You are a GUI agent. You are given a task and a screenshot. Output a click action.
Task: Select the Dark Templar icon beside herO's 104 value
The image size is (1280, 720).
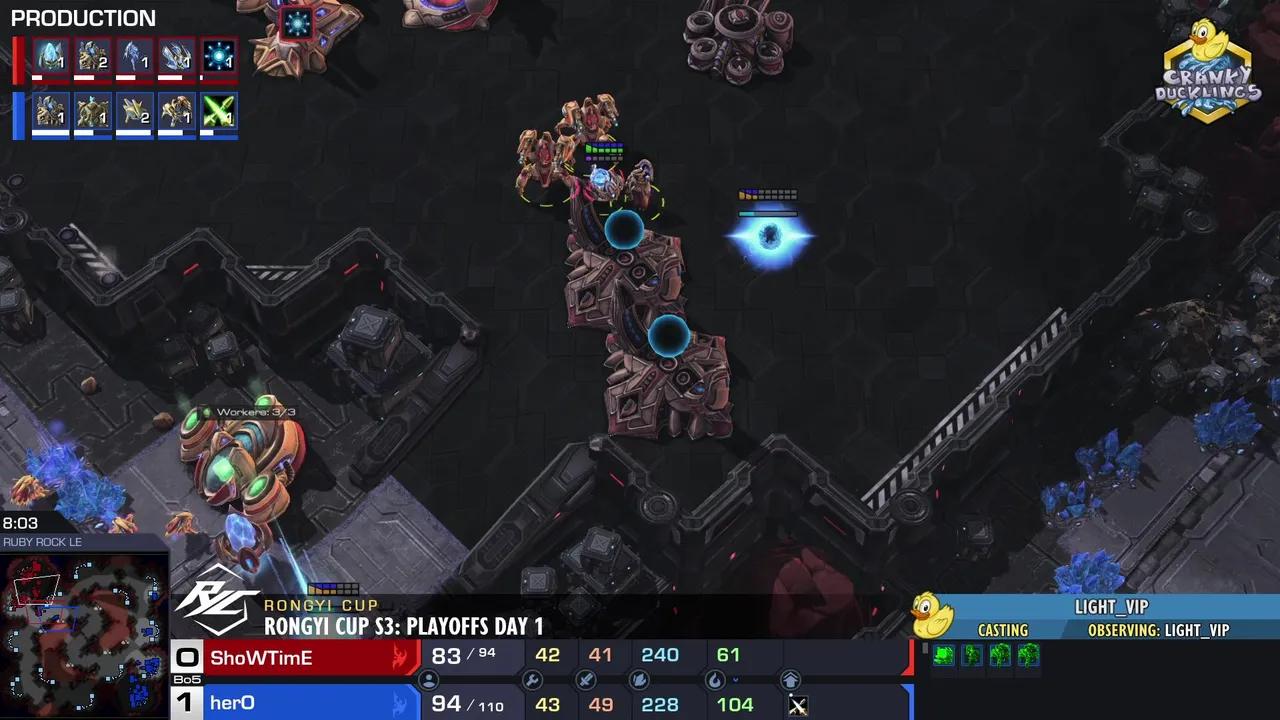pyautogui.click(x=797, y=705)
